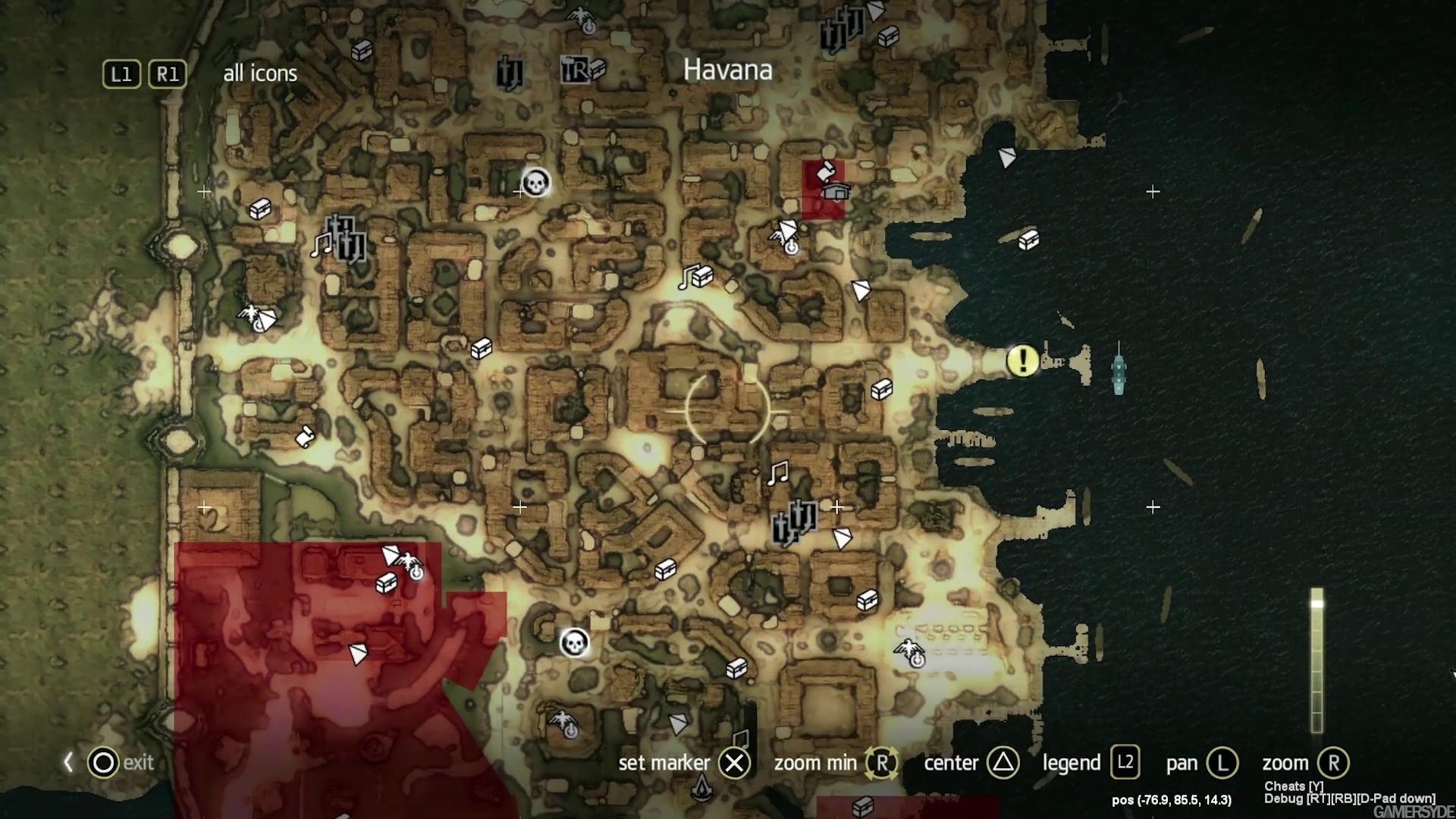Viewport: 1456px width, 819px height.
Task: Click the teal Jackdaw ship marker
Action: pos(1119,371)
